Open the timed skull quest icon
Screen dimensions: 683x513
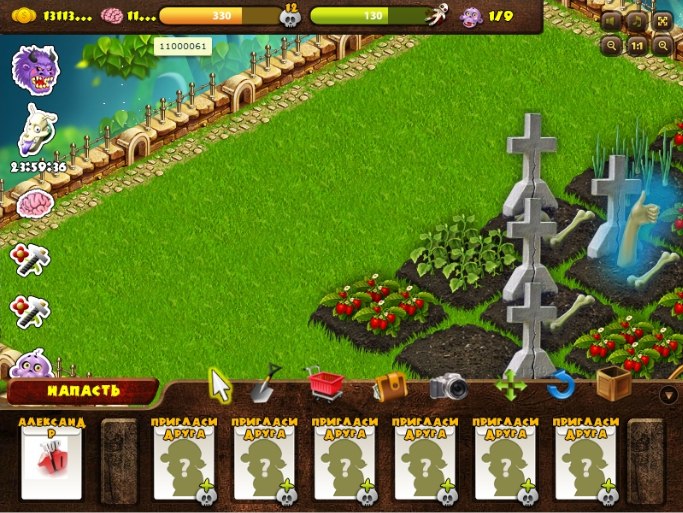coord(37,128)
